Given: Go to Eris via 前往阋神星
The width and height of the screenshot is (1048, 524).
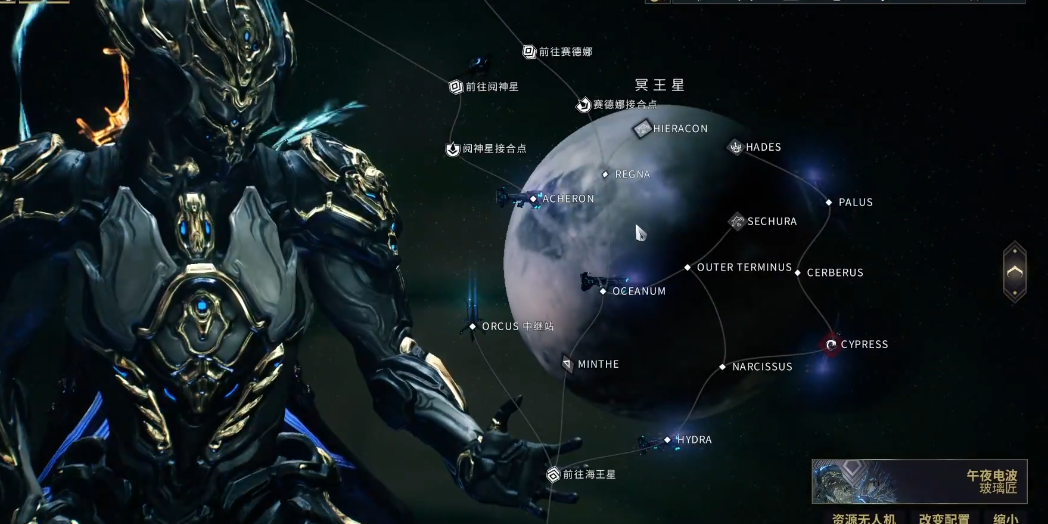Looking at the screenshot, I should (455, 87).
